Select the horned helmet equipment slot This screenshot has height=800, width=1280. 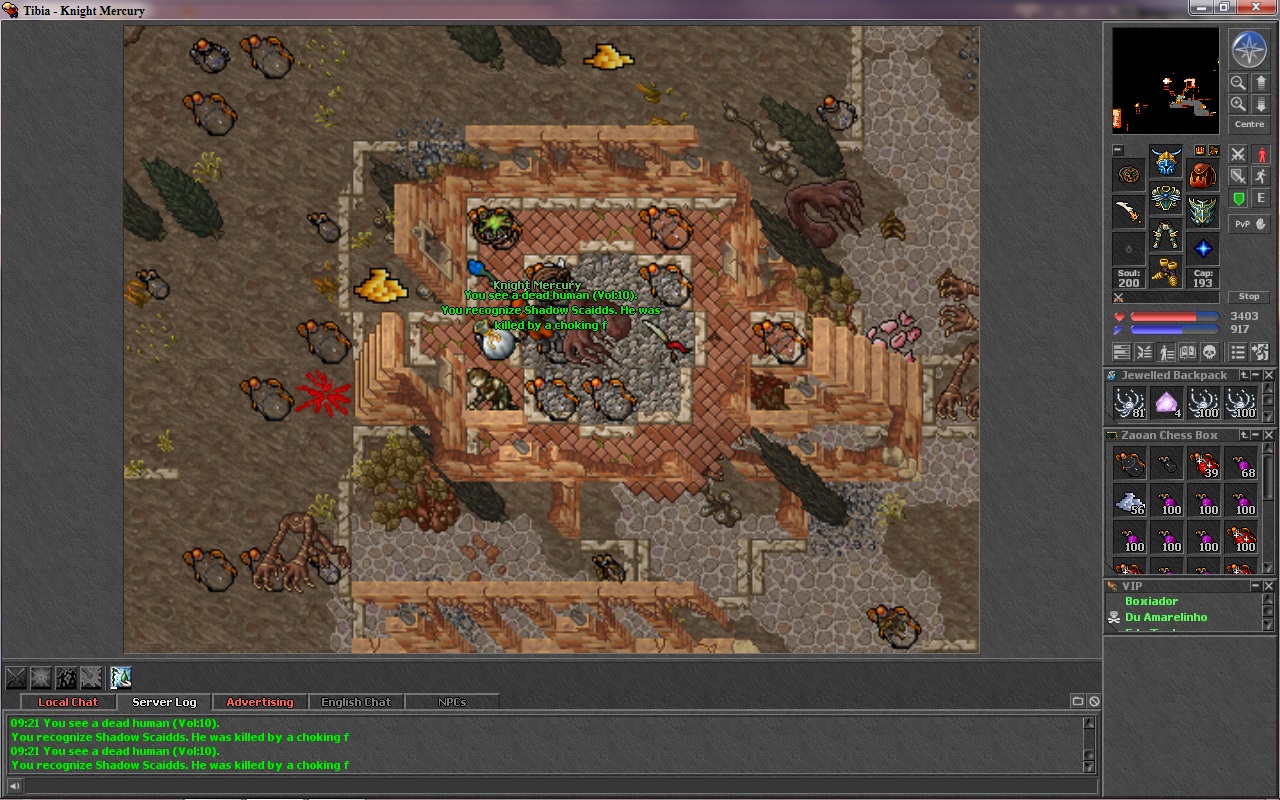click(x=1166, y=163)
